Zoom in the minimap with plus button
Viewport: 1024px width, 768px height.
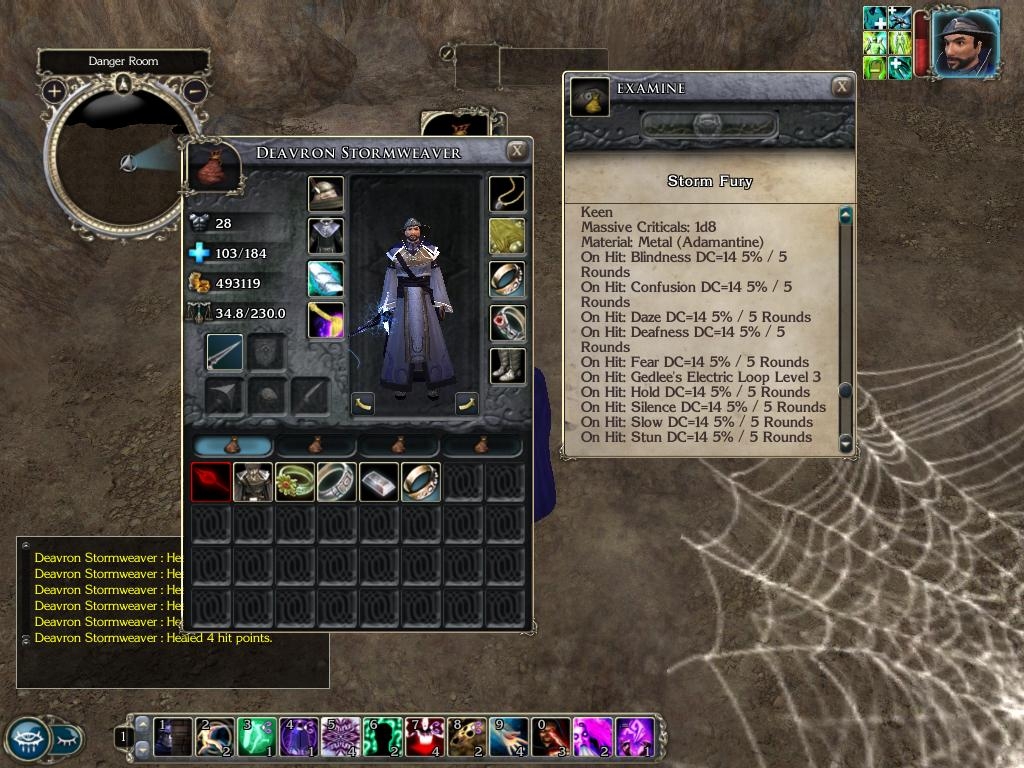coord(54,91)
